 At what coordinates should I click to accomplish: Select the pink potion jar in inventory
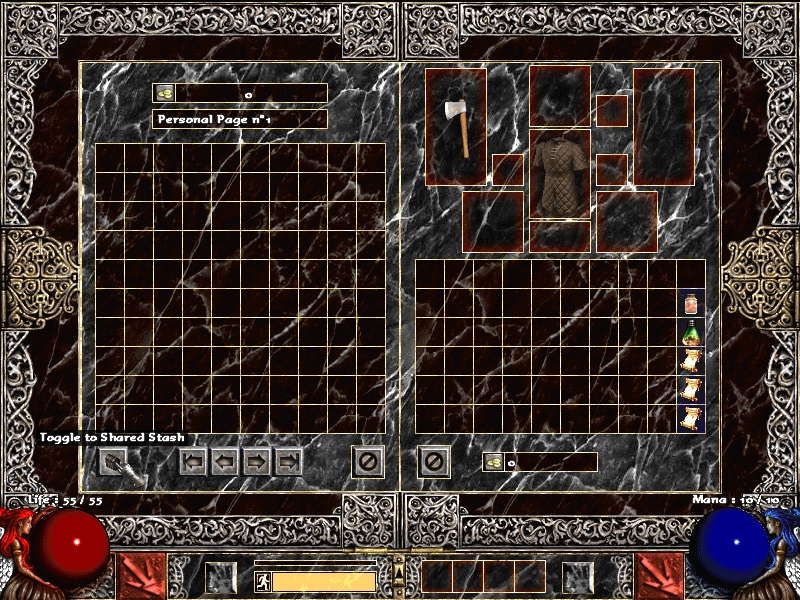(x=691, y=303)
